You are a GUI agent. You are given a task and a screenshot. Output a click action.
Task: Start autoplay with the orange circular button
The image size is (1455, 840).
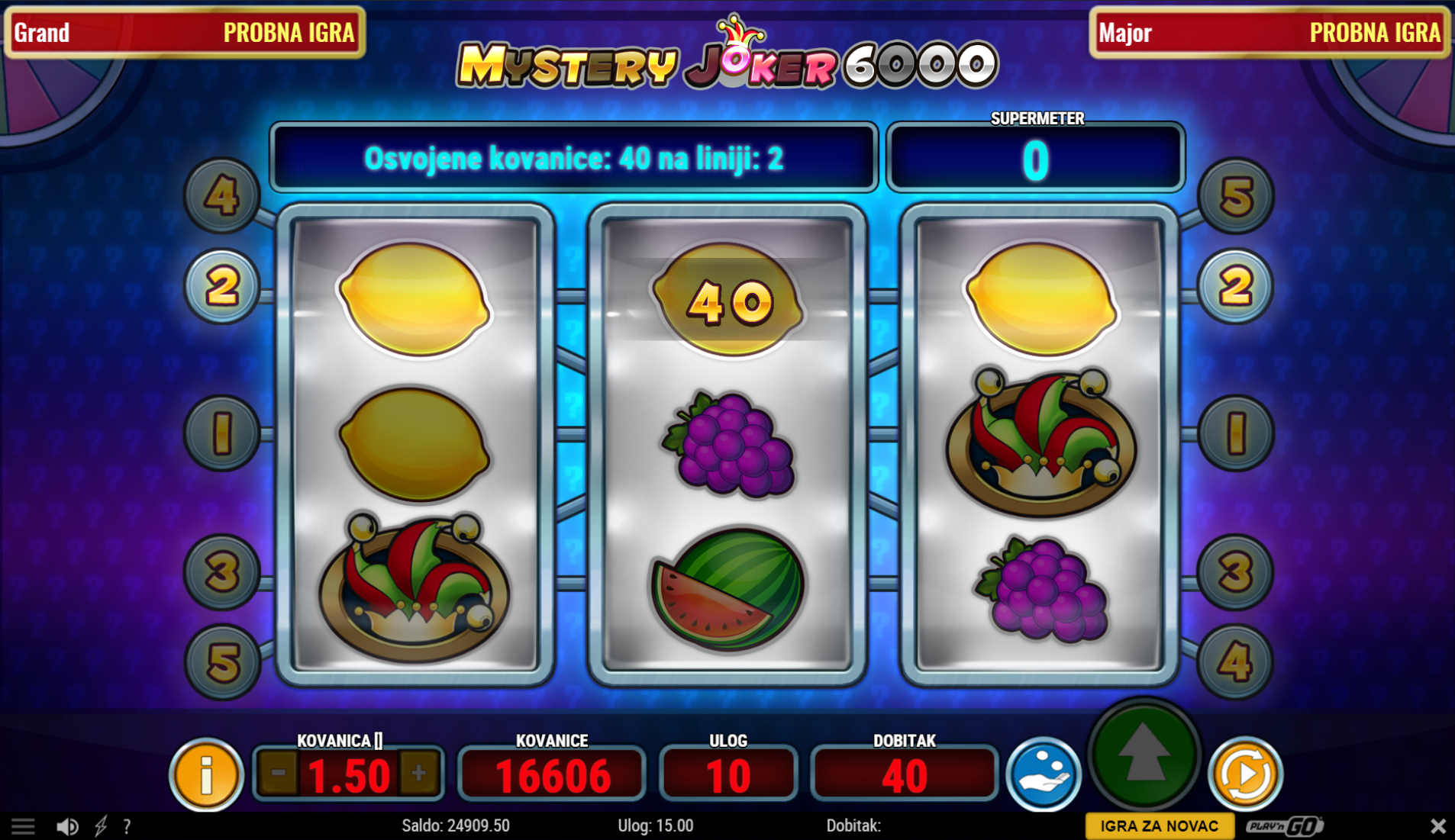point(1245,774)
